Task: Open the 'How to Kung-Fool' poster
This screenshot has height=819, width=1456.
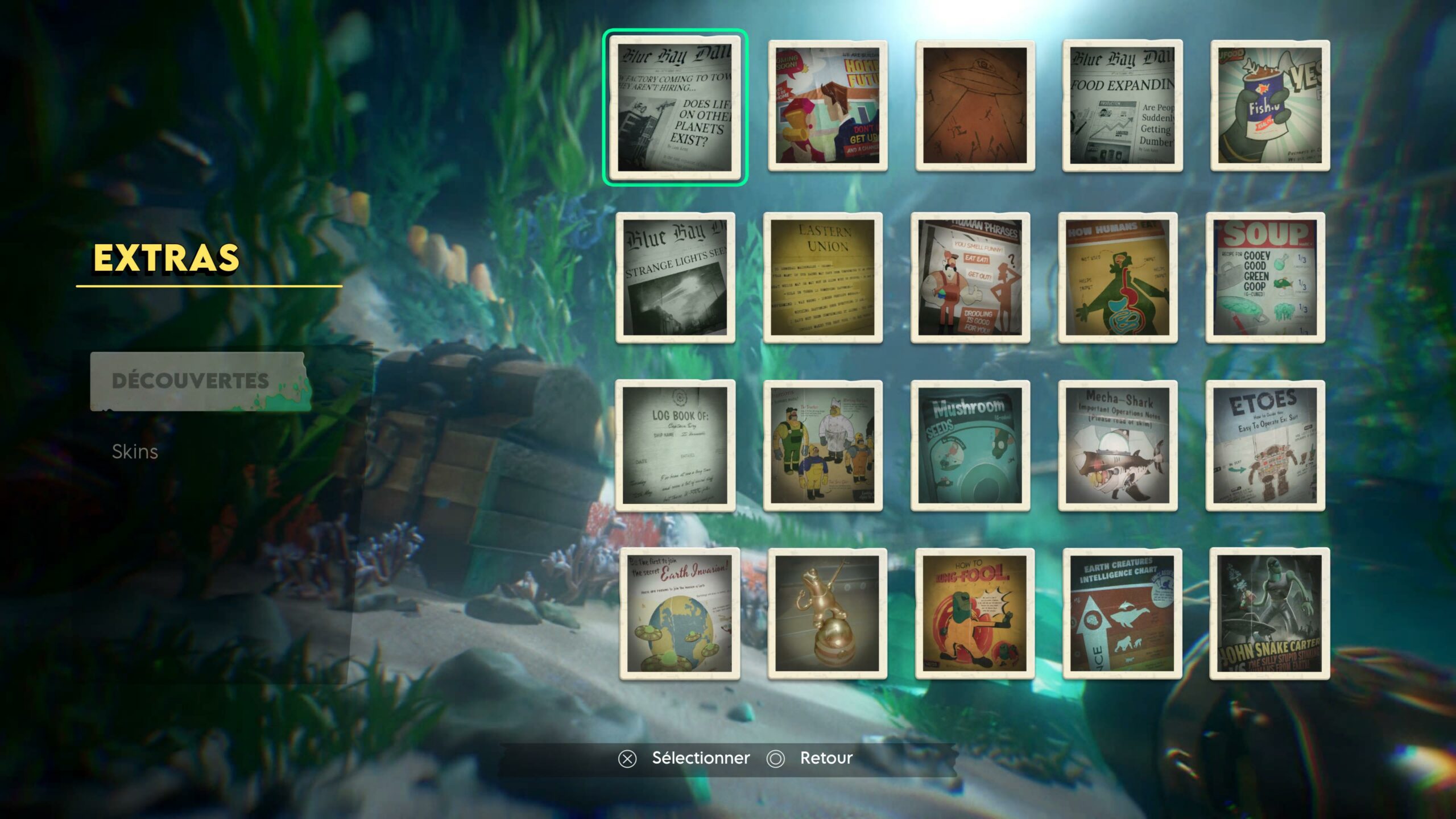Action: pos(975,614)
